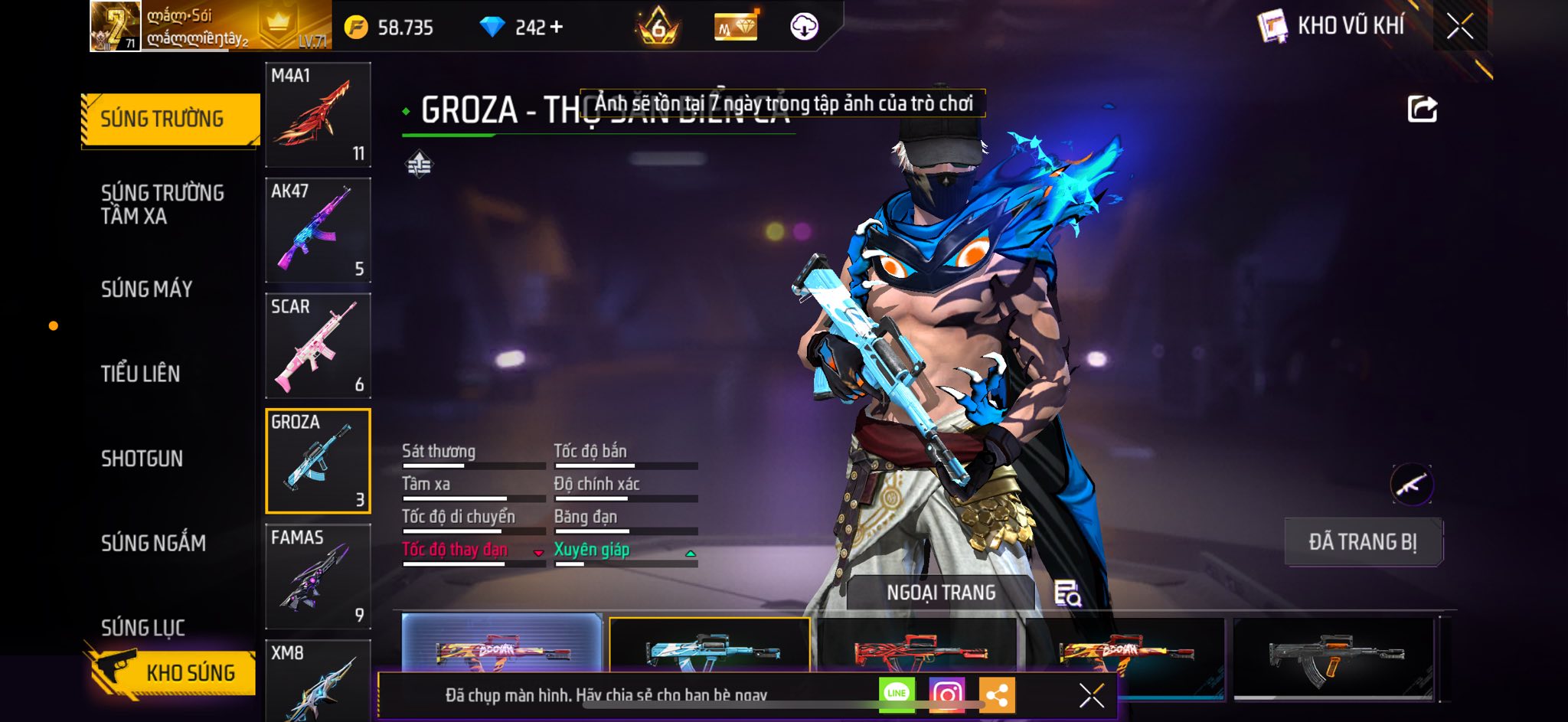Select the M4A1 weapon tile
Screen dimensions: 1568x722
coord(318,115)
